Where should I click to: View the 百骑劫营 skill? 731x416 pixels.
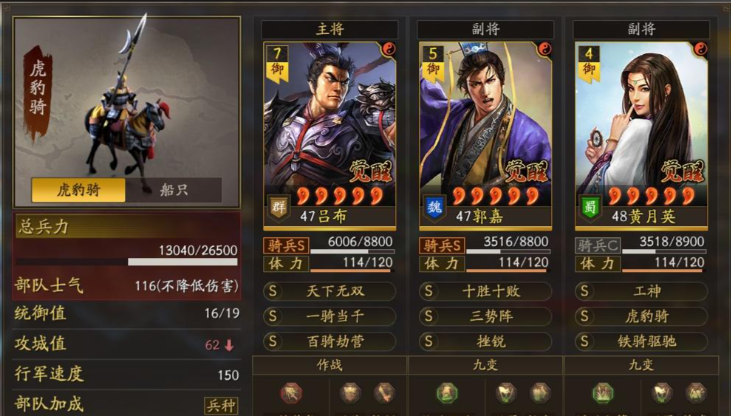(330, 341)
